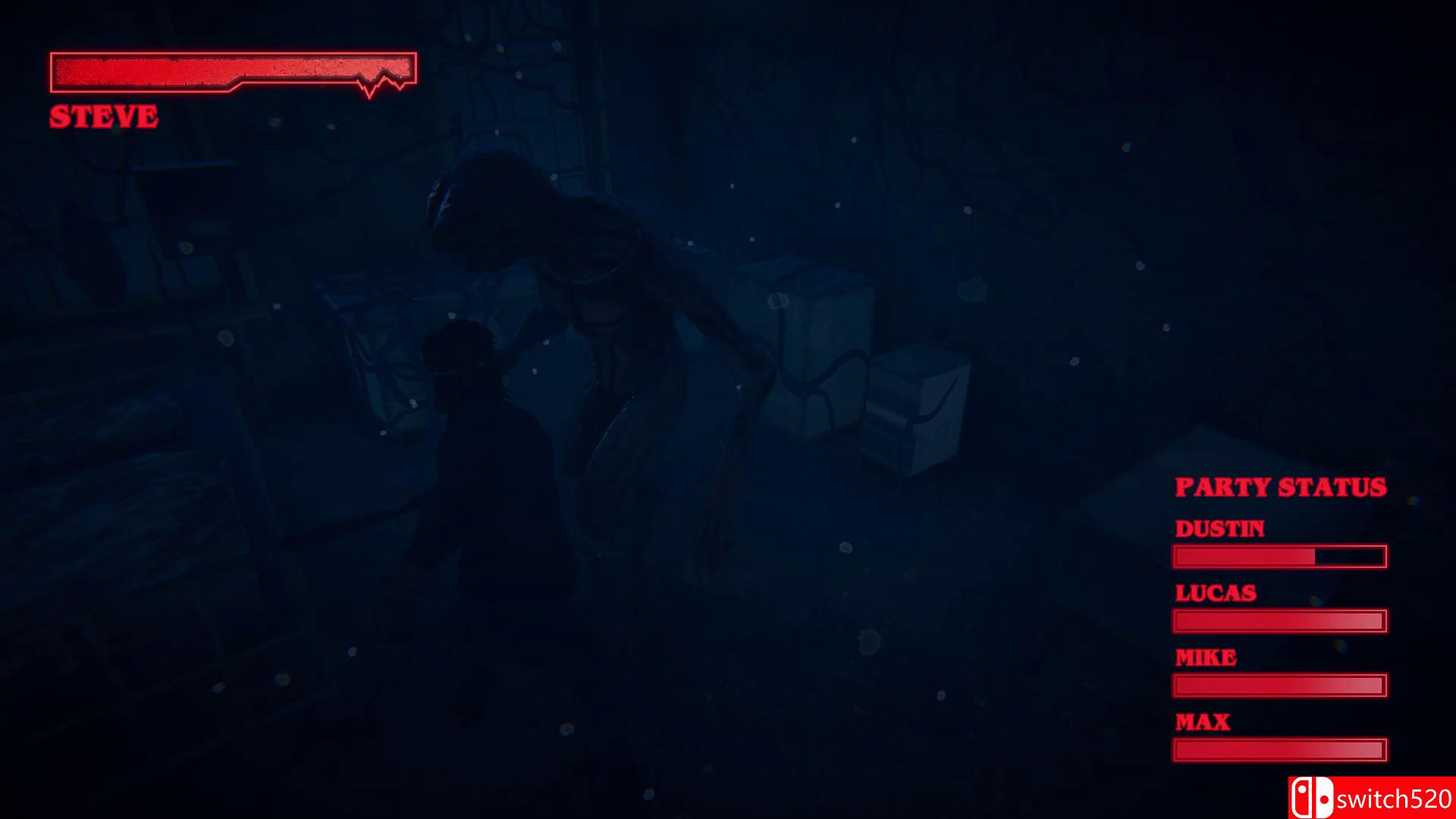Image resolution: width=1456 pixels, height=819 pixels.
Task: Click the switch520 link text
Action: point(1399,799)
